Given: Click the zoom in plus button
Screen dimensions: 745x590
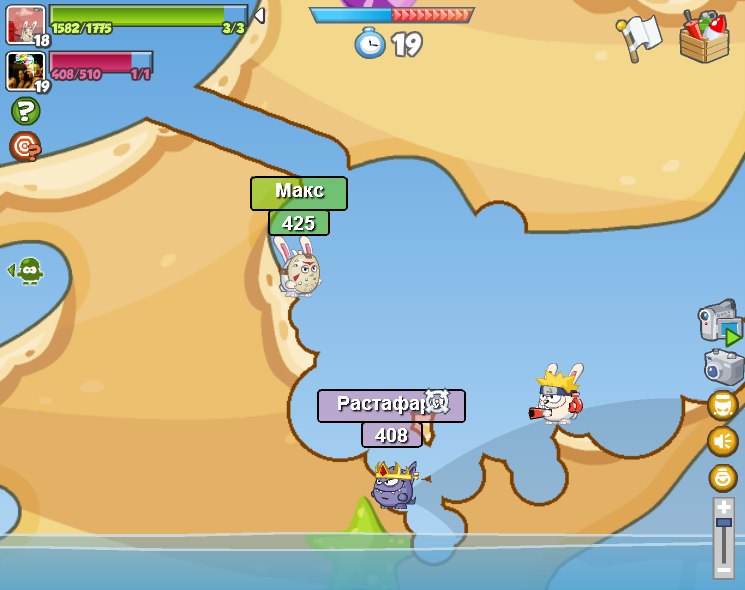Looking at the screenshot, I should (724, 507).
